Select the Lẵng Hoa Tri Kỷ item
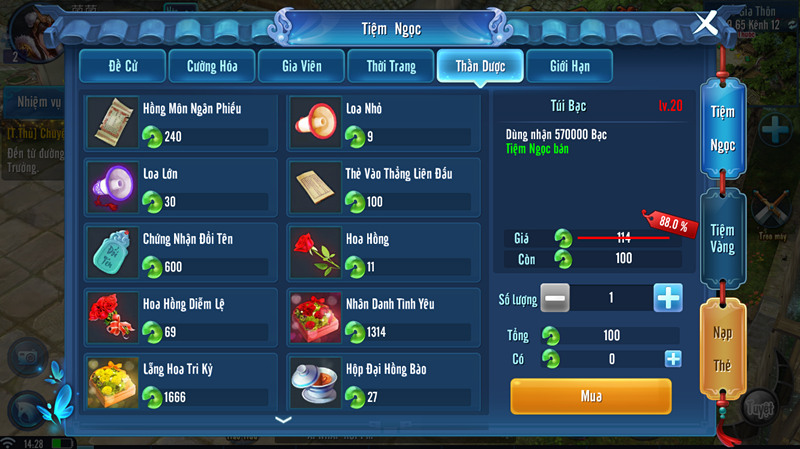 pos(178,383)
